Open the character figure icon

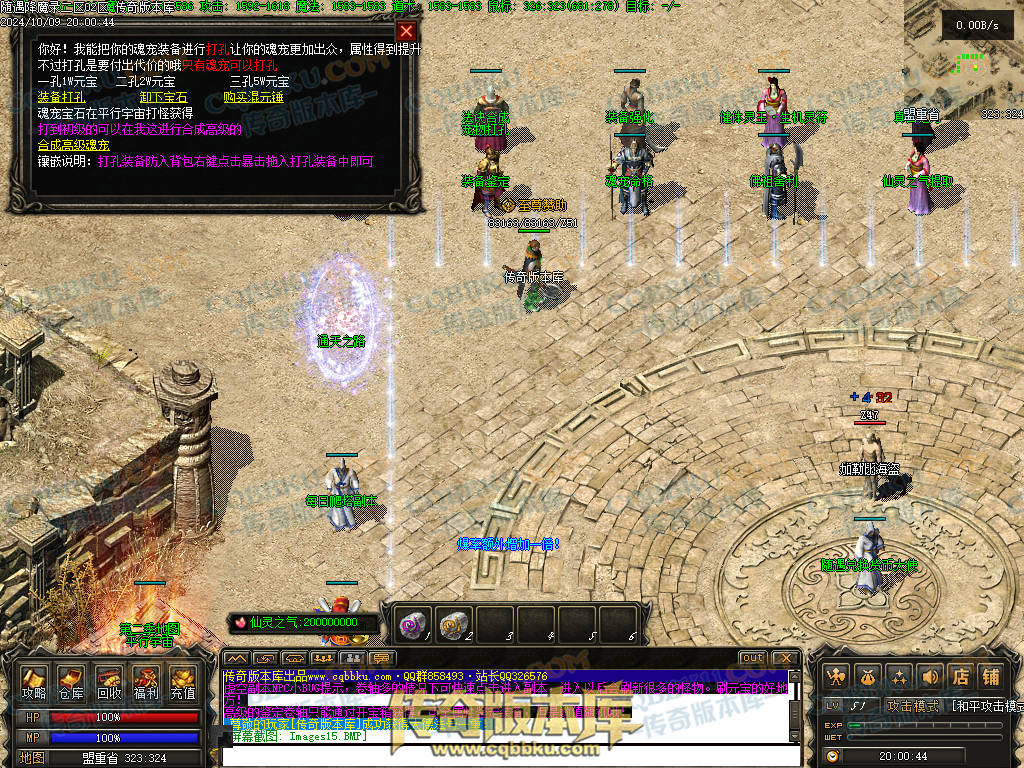click(x=837, y=676)
